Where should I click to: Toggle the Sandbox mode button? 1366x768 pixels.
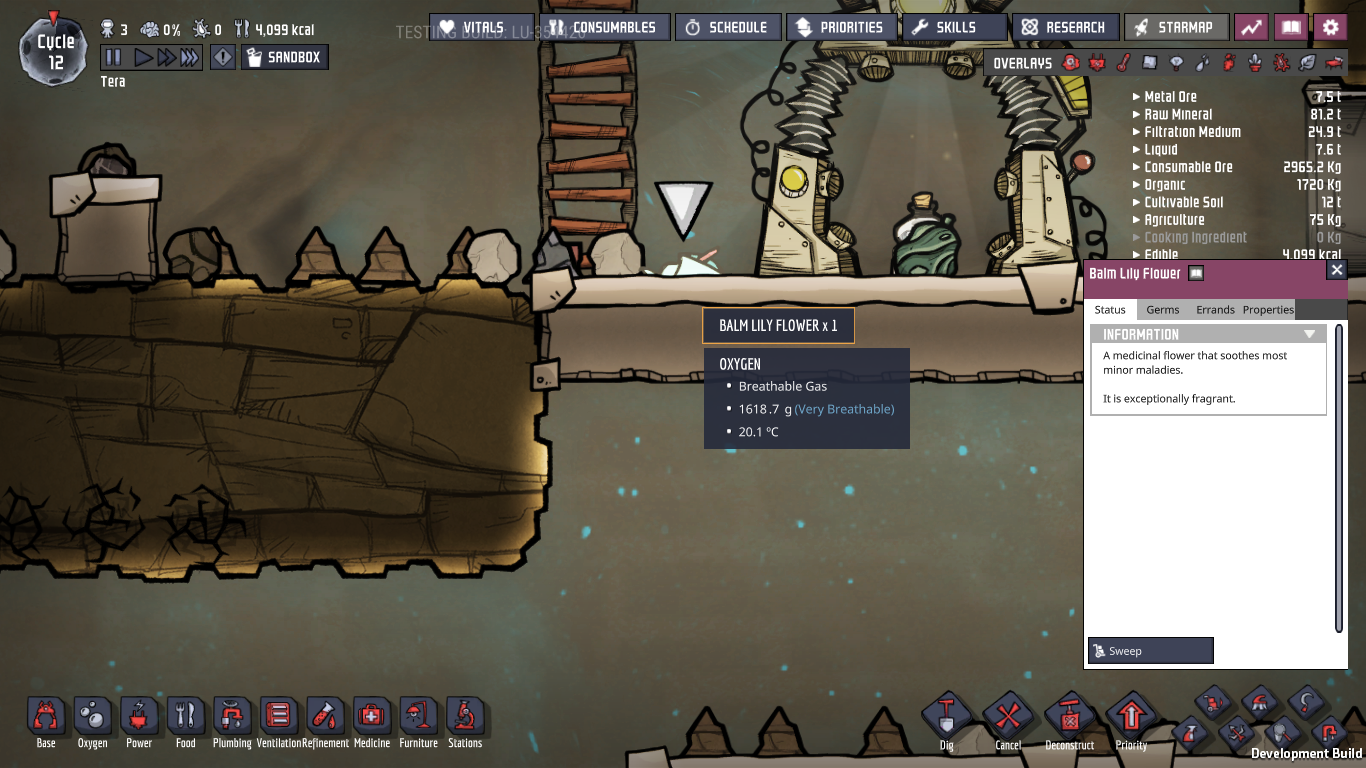coord(284,58)
